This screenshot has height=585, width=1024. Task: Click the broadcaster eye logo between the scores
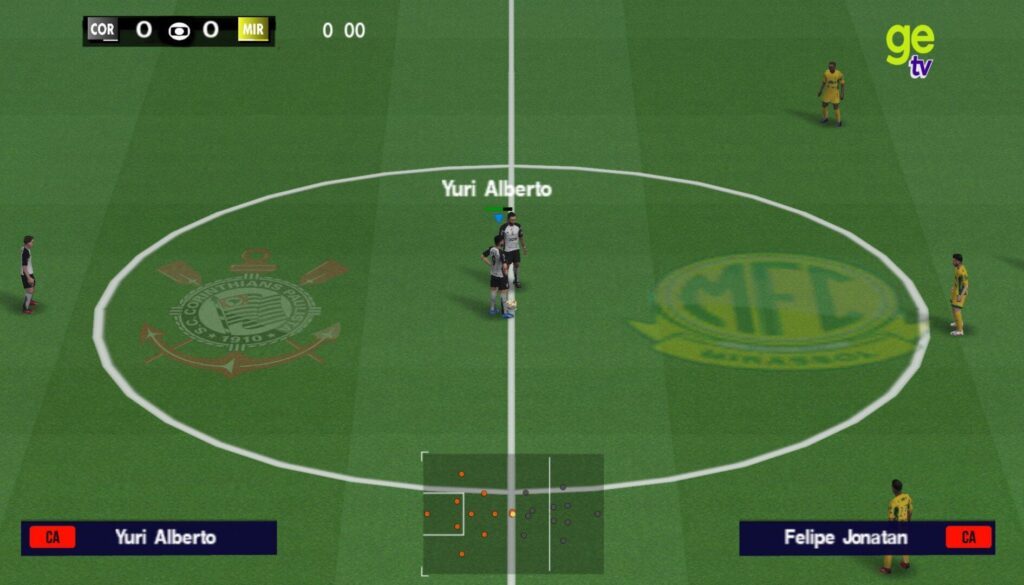pyautogui.click(x=179, y=31)
